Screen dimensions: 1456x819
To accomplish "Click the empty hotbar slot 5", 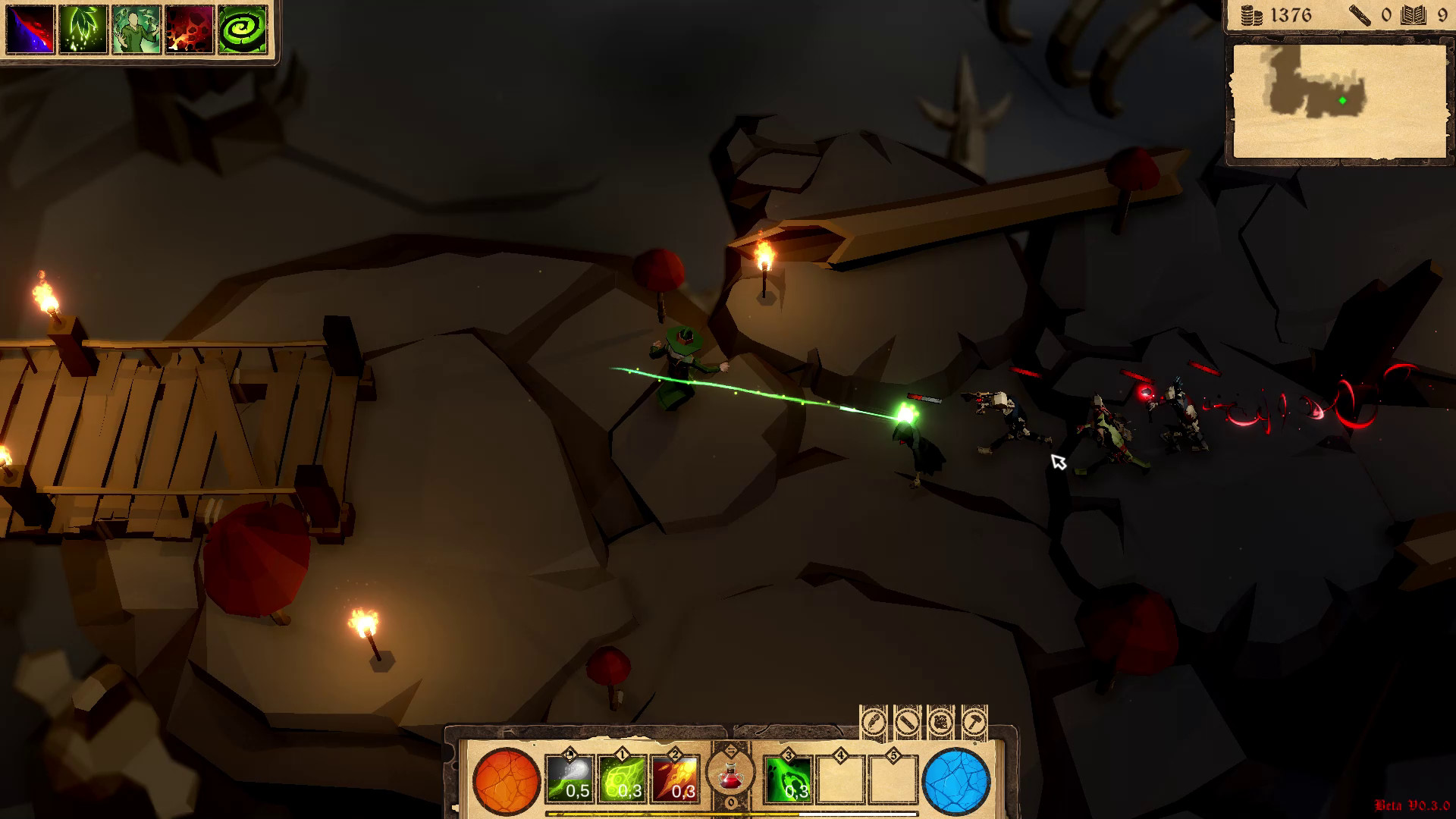I will coord(895,778).
